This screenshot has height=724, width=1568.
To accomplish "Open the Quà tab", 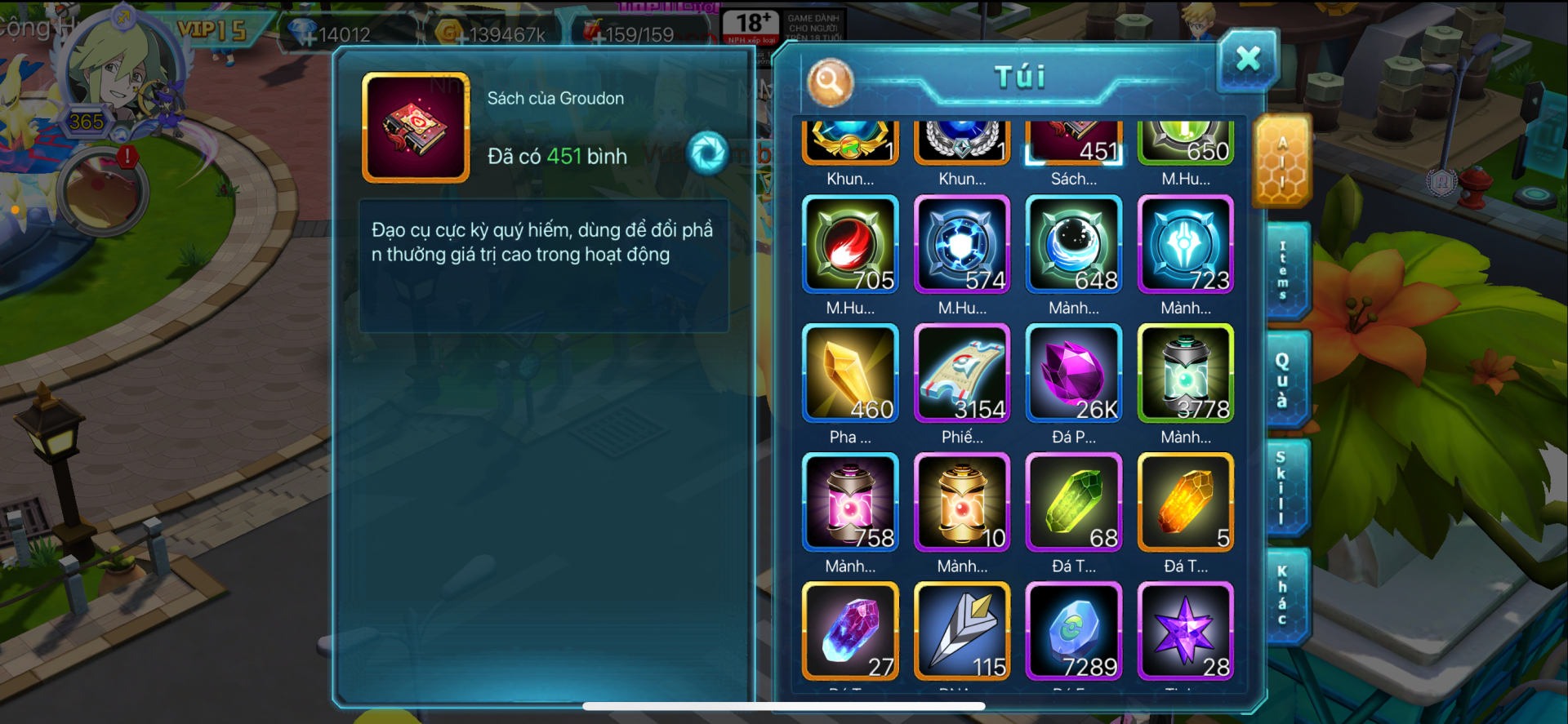I will pyautogui.click(x=1284, y=380).
